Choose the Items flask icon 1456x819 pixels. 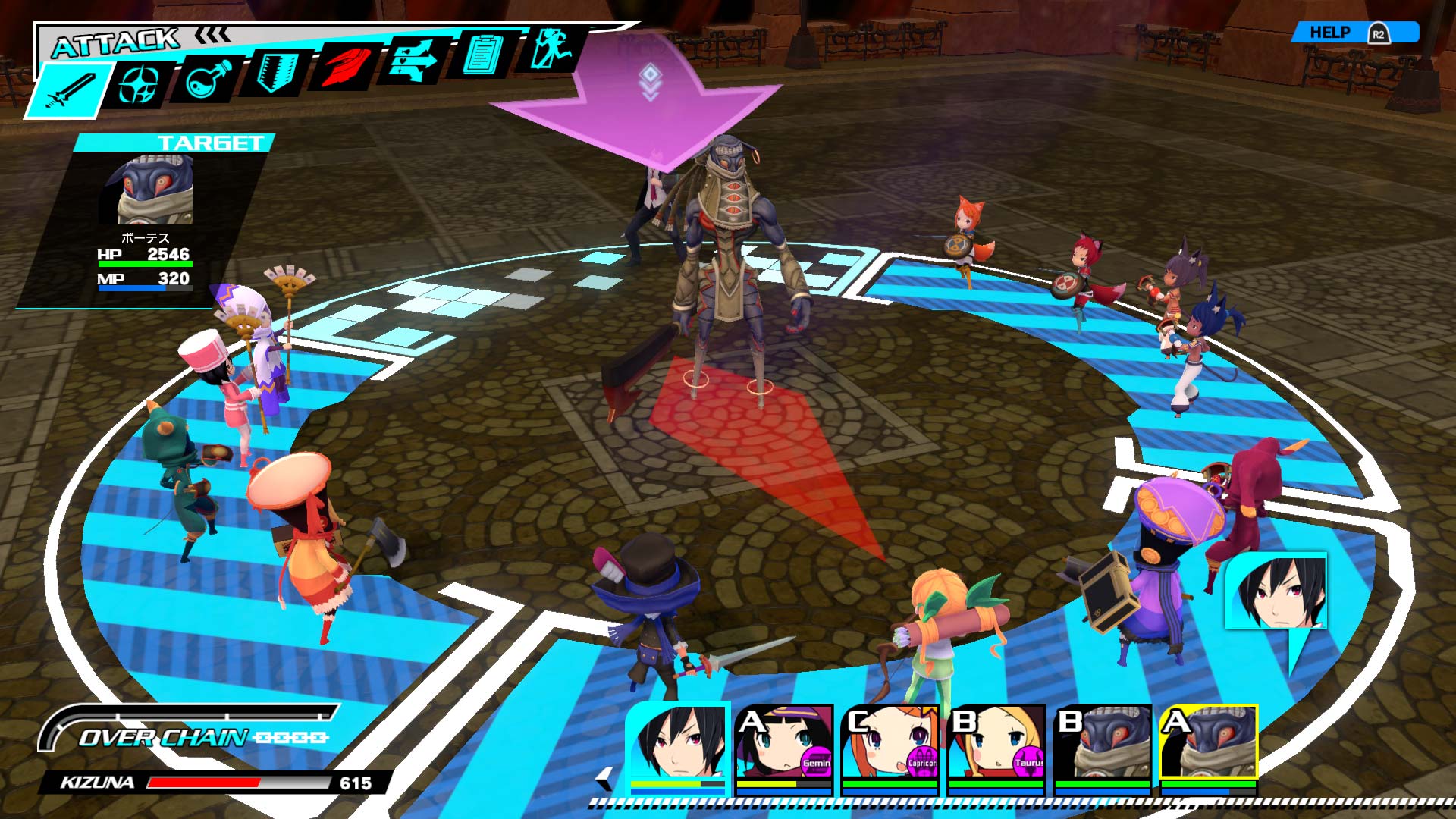coord(203,80)
